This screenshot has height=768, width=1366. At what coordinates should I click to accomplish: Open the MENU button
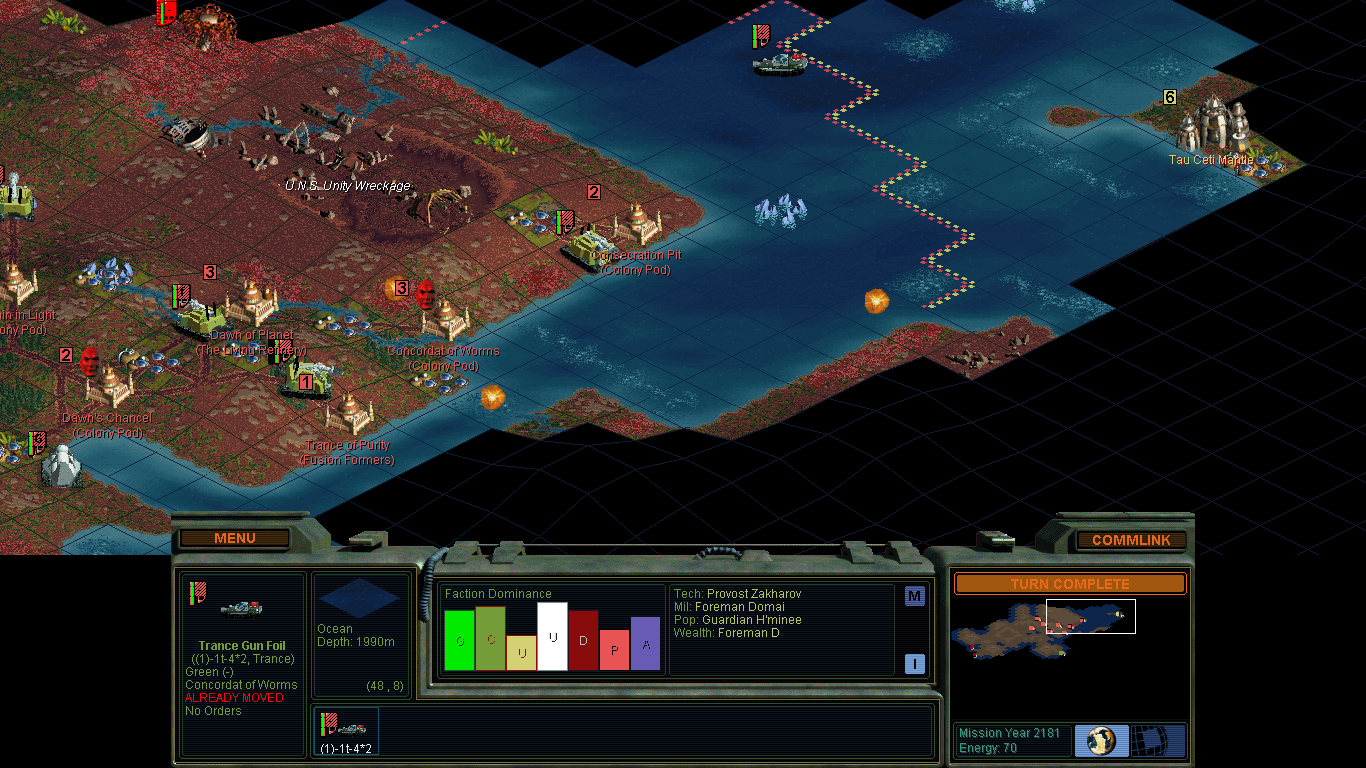235,538
